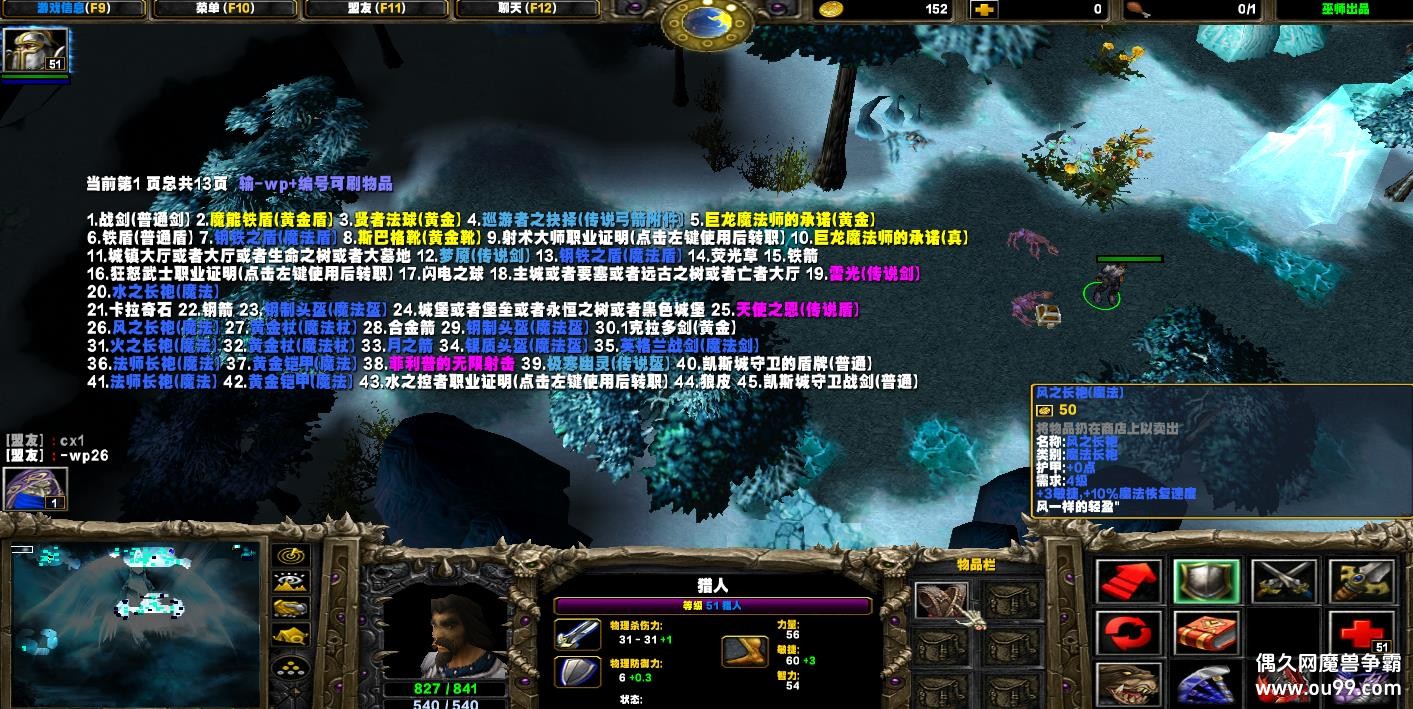Toggle the minimap terrain display button

point(290,582)
